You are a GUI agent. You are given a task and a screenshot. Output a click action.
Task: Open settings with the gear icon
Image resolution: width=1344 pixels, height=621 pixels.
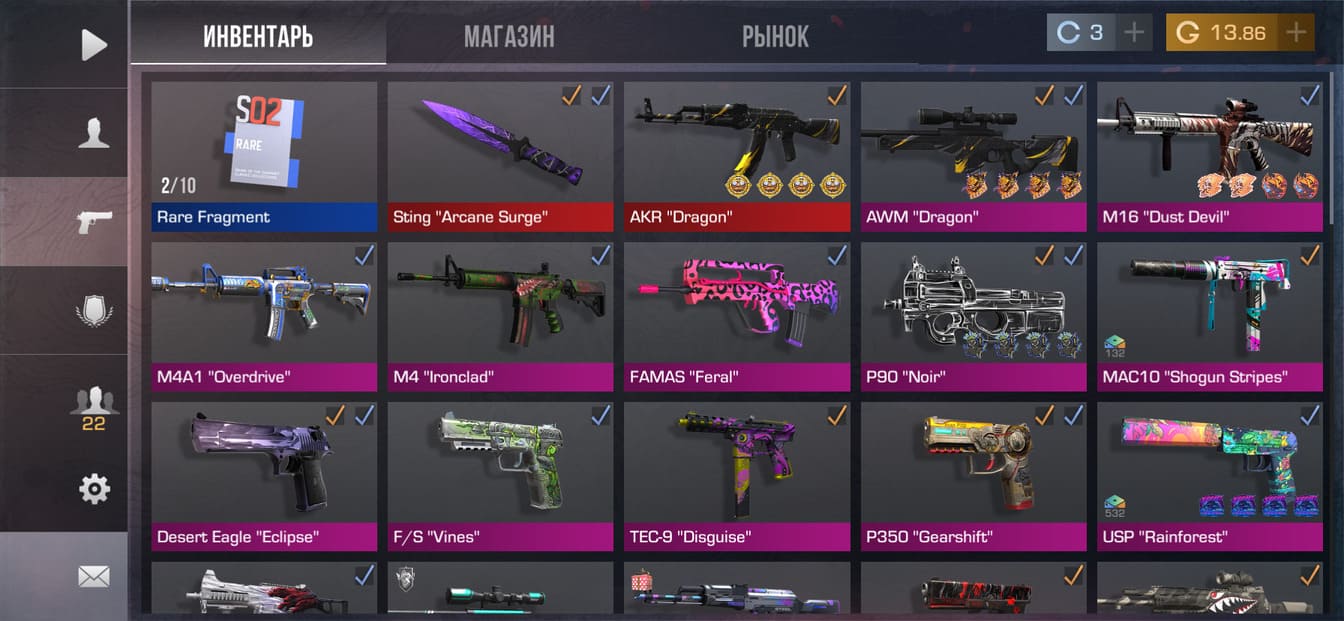tap(93, 489)
